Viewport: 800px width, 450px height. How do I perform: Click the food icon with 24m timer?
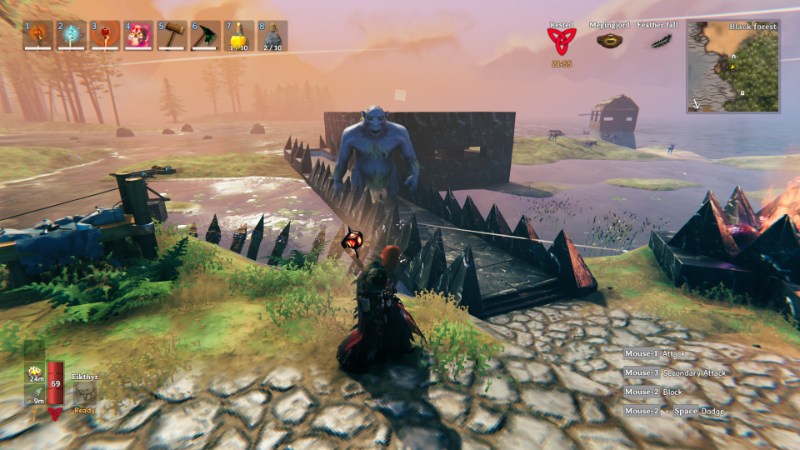click(x=34, y=372)
